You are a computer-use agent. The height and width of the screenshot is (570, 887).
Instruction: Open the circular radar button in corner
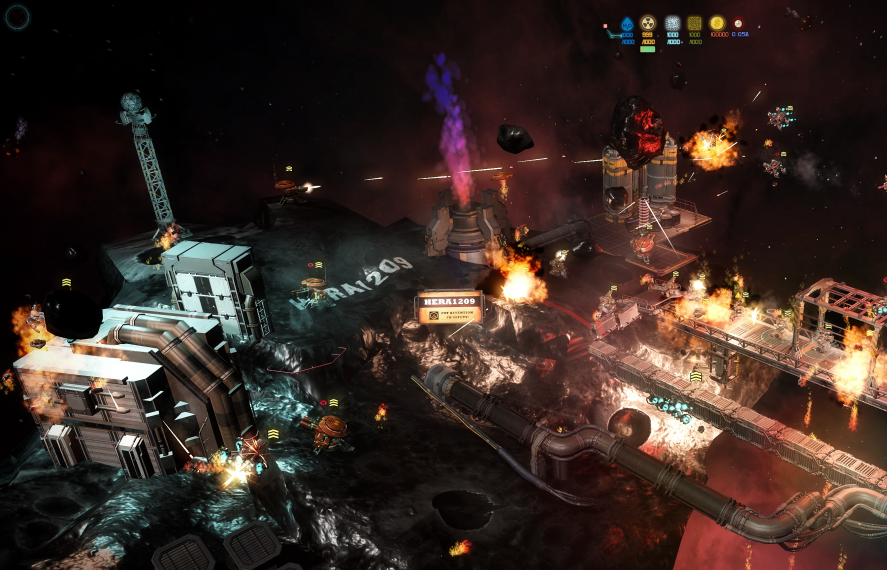coord(18,16)
